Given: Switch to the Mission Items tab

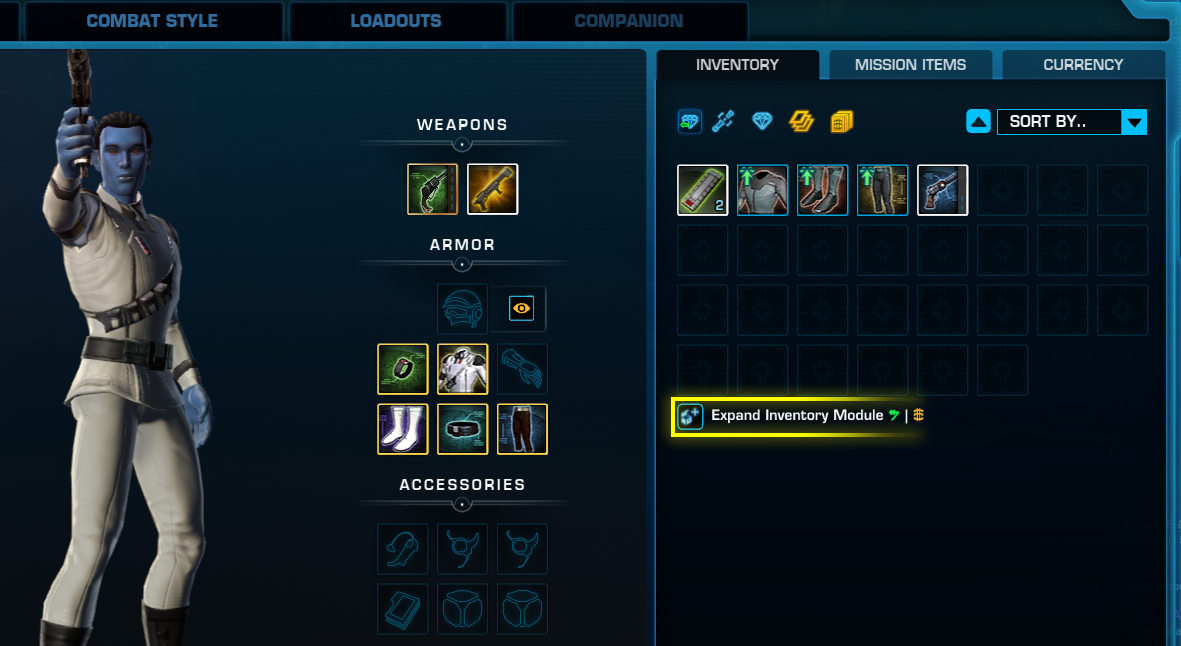Looking at the screenshot, I should (910, 65).
